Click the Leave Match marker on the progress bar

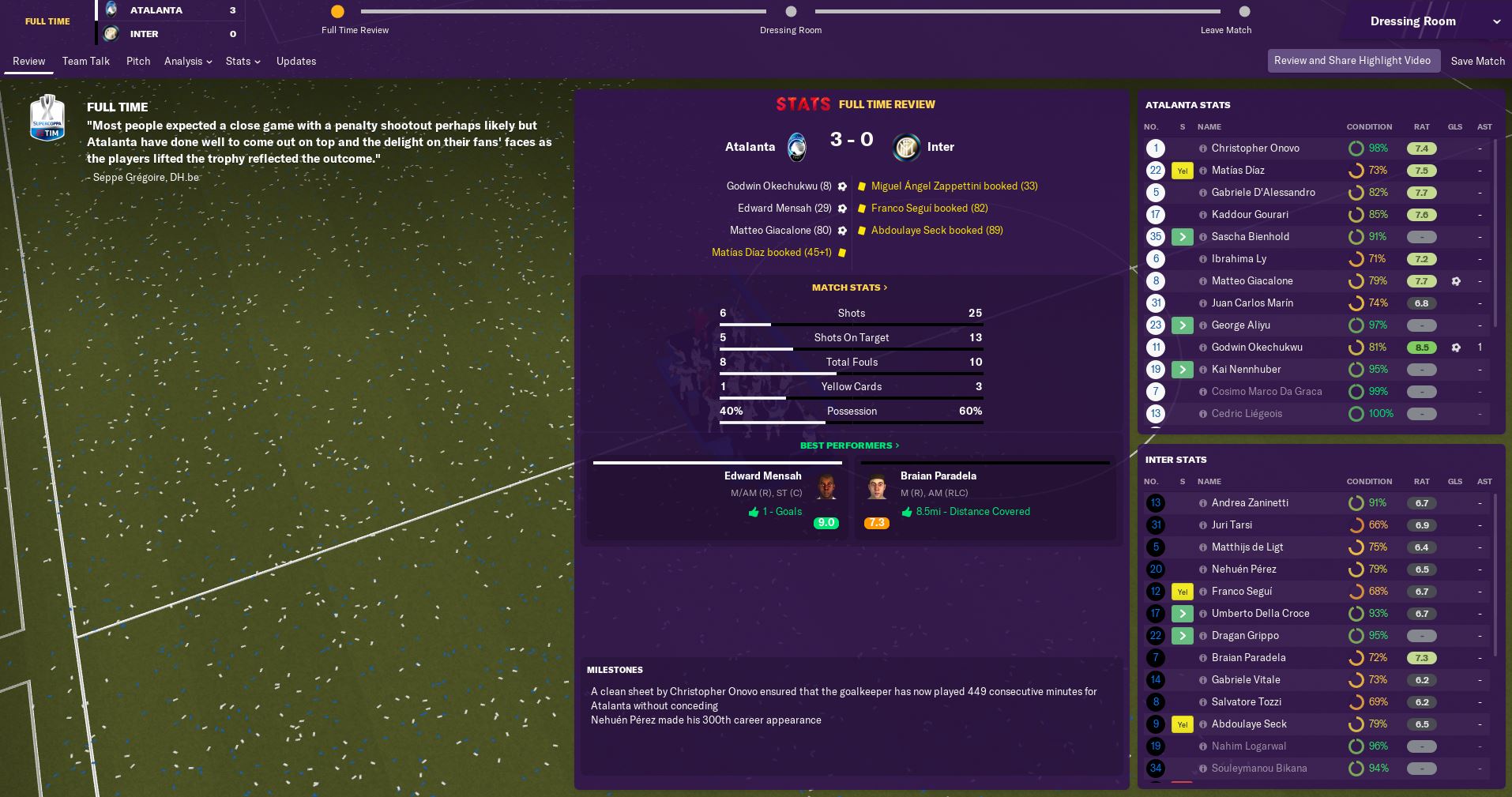(x=1244, y=12)
